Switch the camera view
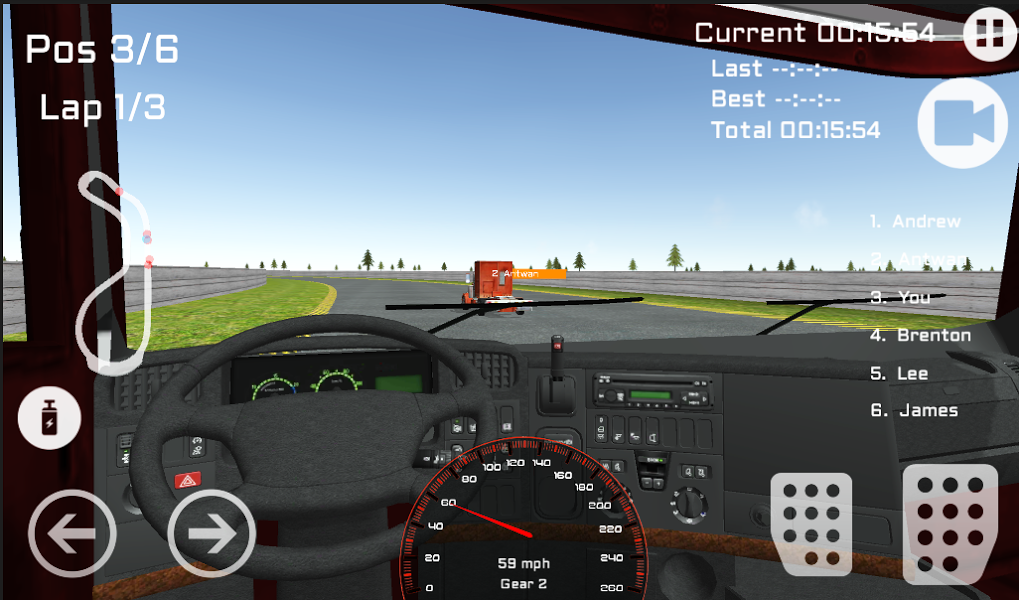Image resolution: width=1019 pixels, height=600 pixels. point(962,122)
